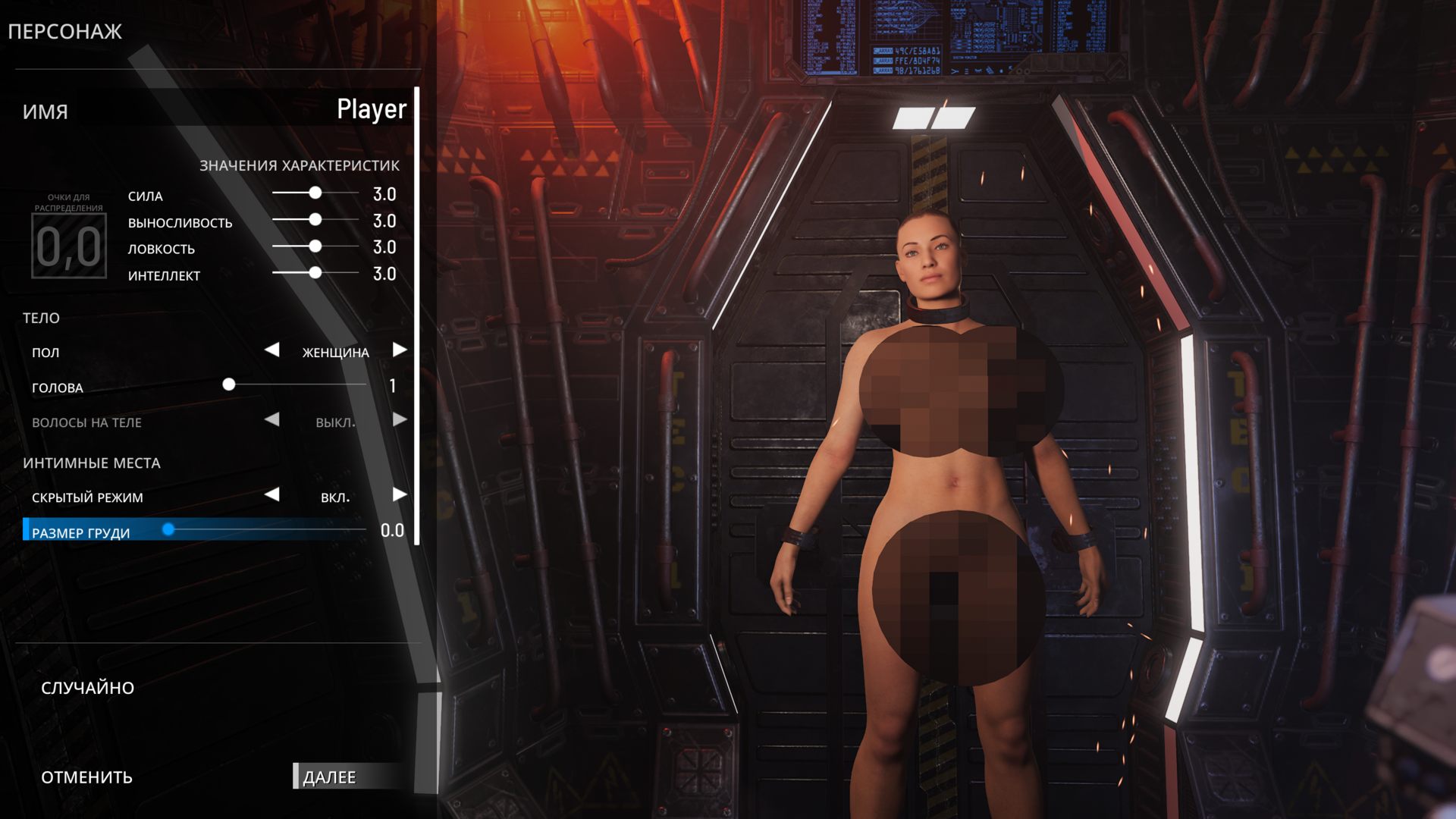Screen dimensions: 1456x819
Task: Select next ПОЛ option with right arrow
Action: point(400,350)
